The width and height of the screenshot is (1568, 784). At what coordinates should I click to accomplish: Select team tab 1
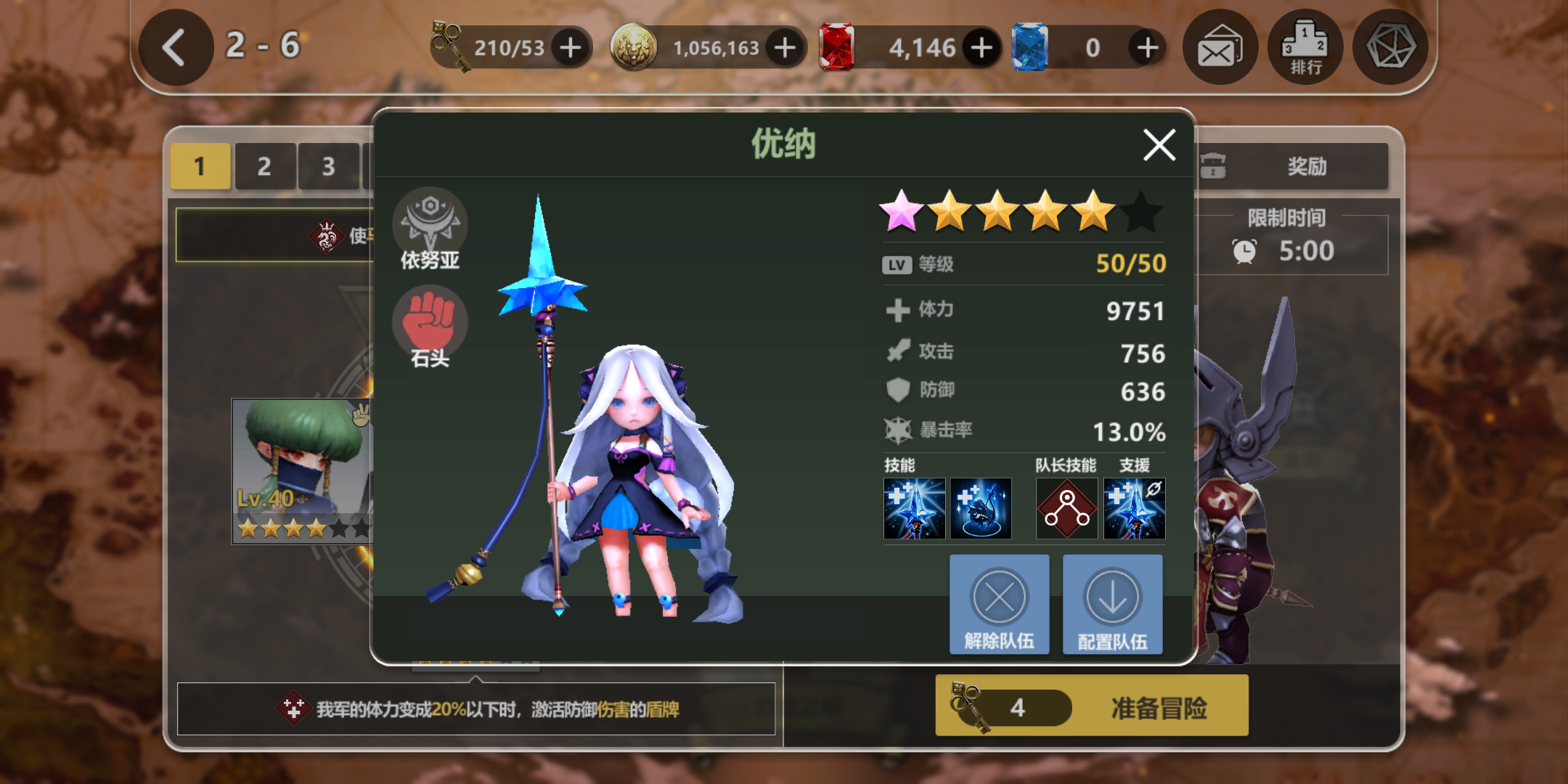(x=200, y=167)
